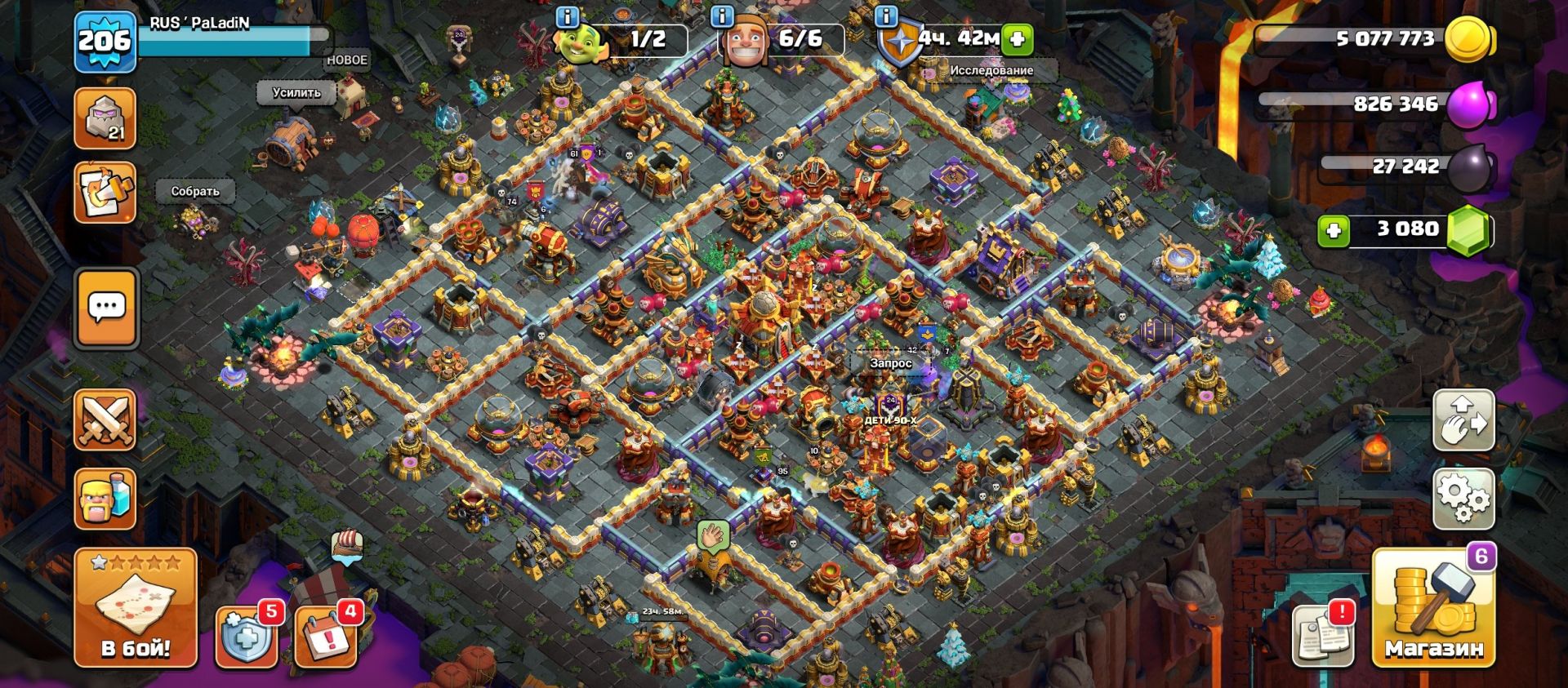This screenshot has height=688, width=1568.
Task: Click the Усилить boost label
Action: pos(296,93)
